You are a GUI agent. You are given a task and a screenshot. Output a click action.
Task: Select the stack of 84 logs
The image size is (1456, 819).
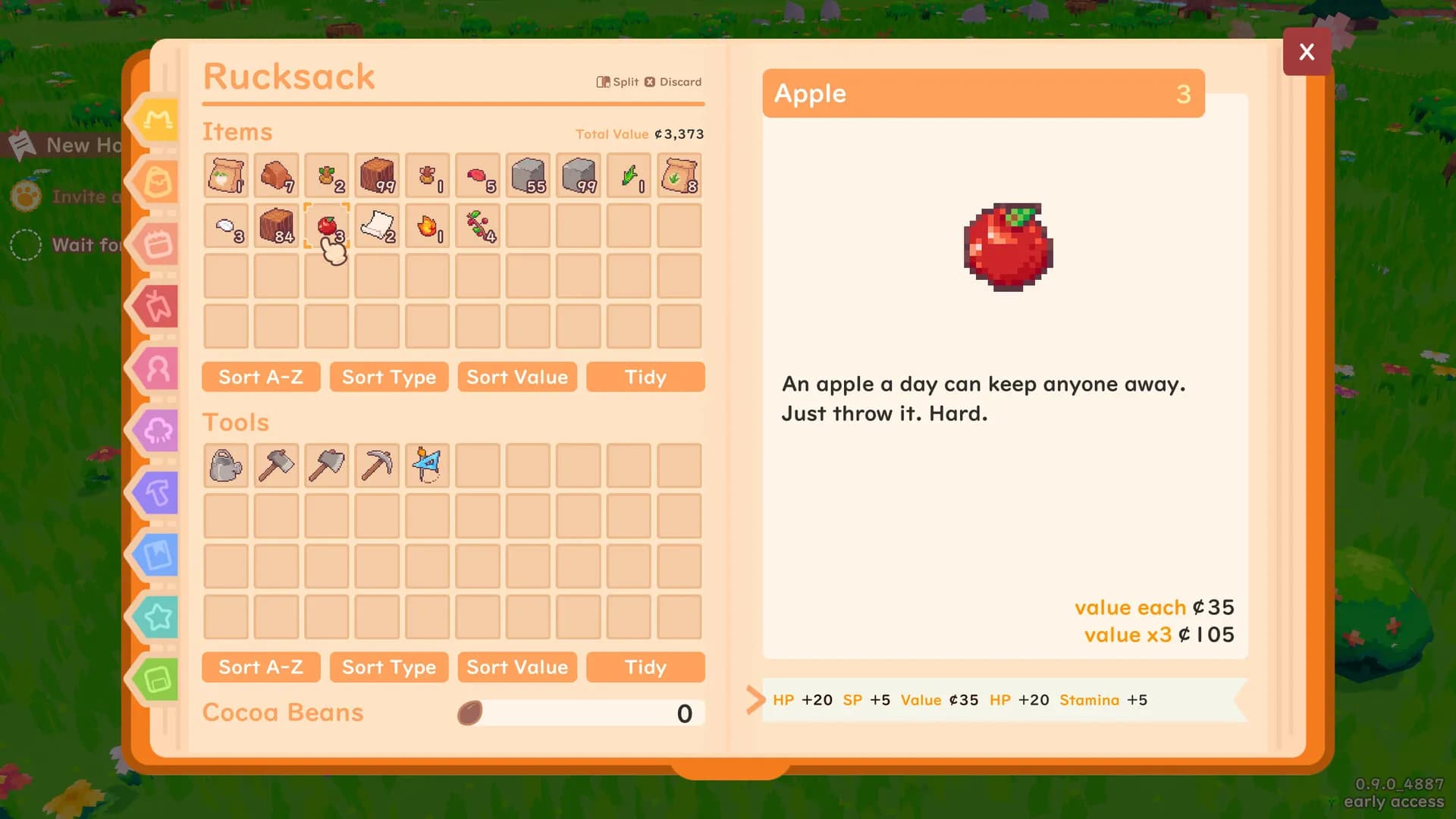[x=275, y=226]
